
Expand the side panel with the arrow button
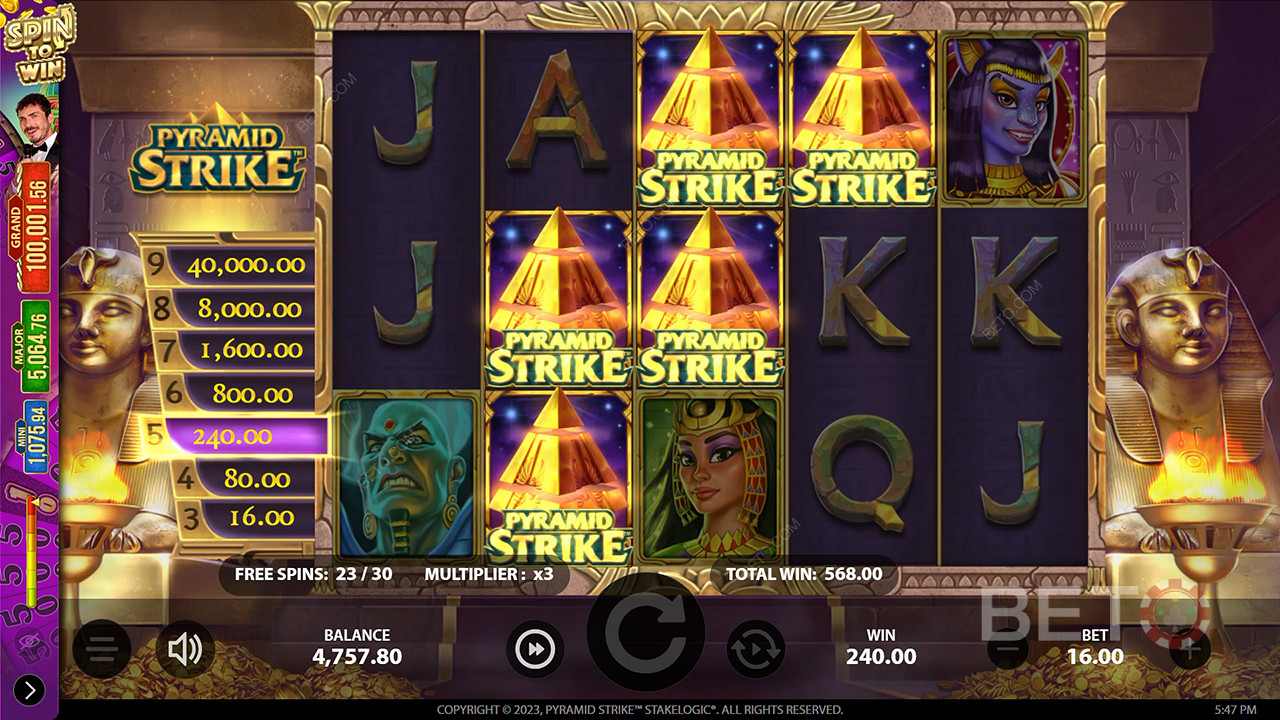(x=29, y=689)
